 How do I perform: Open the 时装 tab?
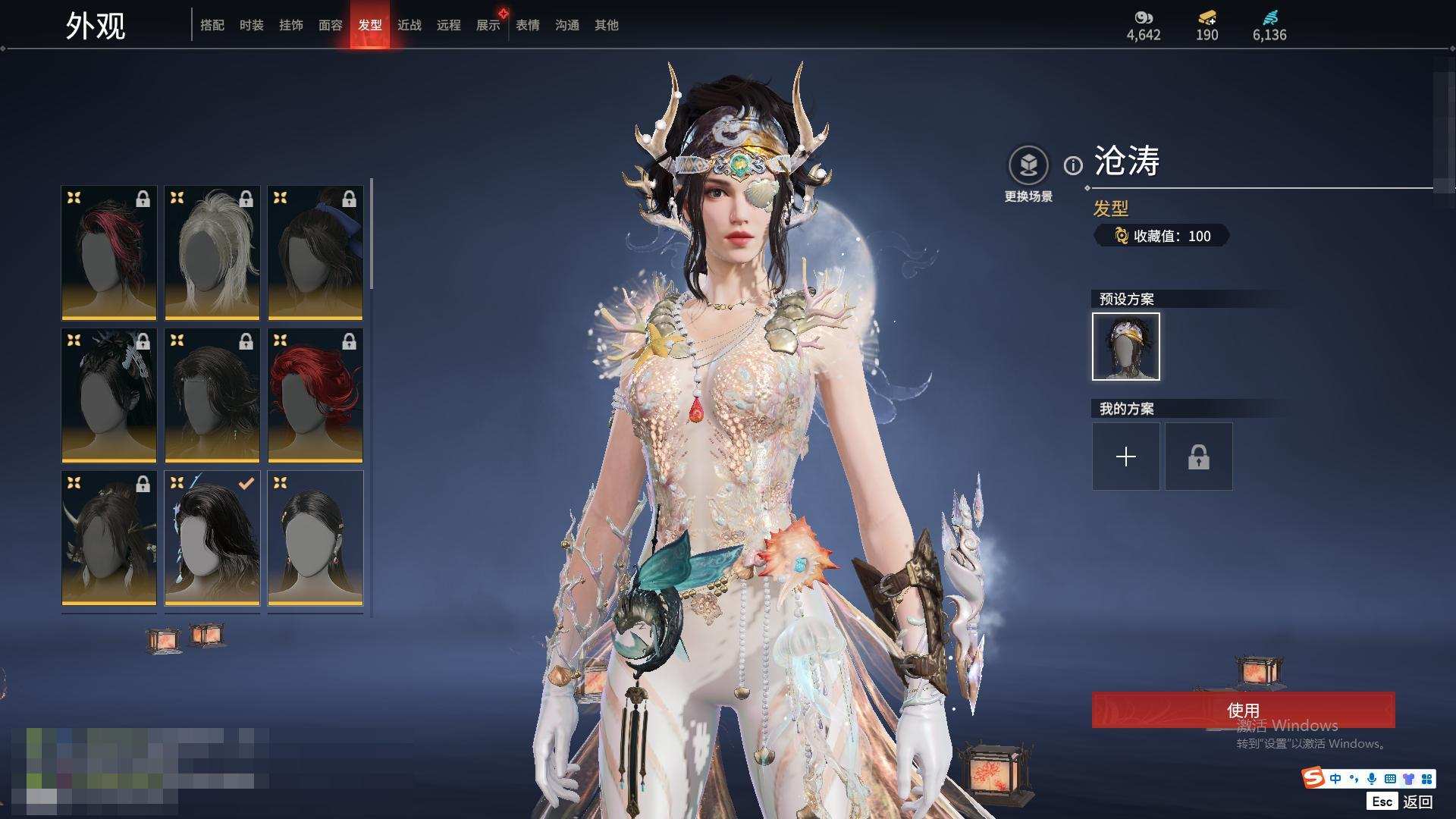coord(252,25)
